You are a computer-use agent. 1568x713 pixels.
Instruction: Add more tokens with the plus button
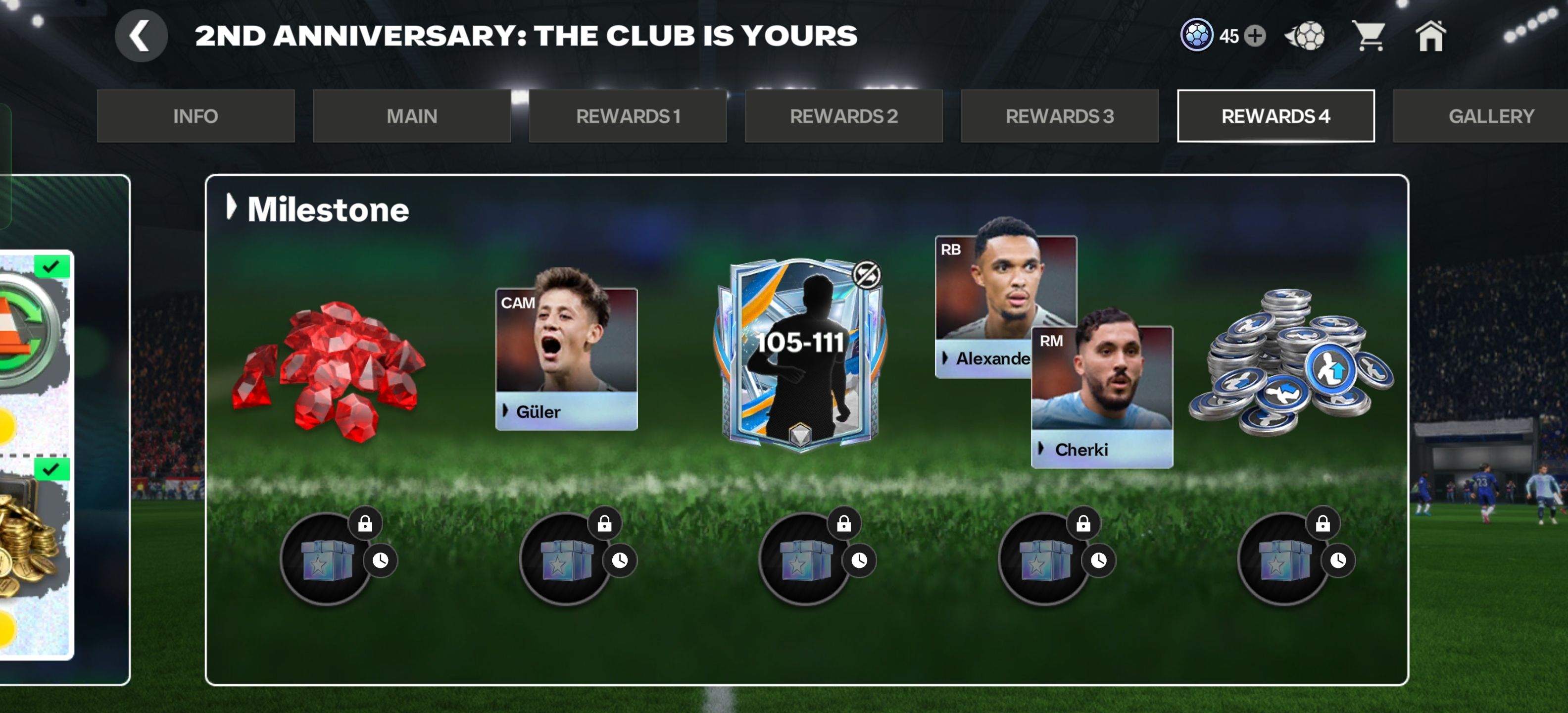tap(1255, 36)
